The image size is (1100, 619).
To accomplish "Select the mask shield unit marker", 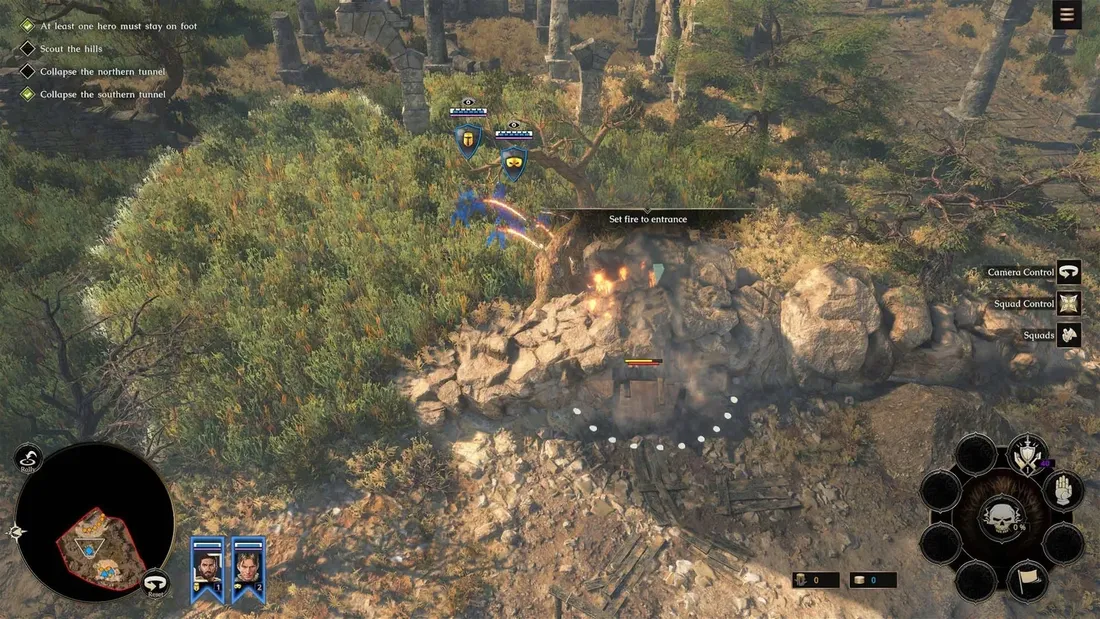I will (514, 163).
